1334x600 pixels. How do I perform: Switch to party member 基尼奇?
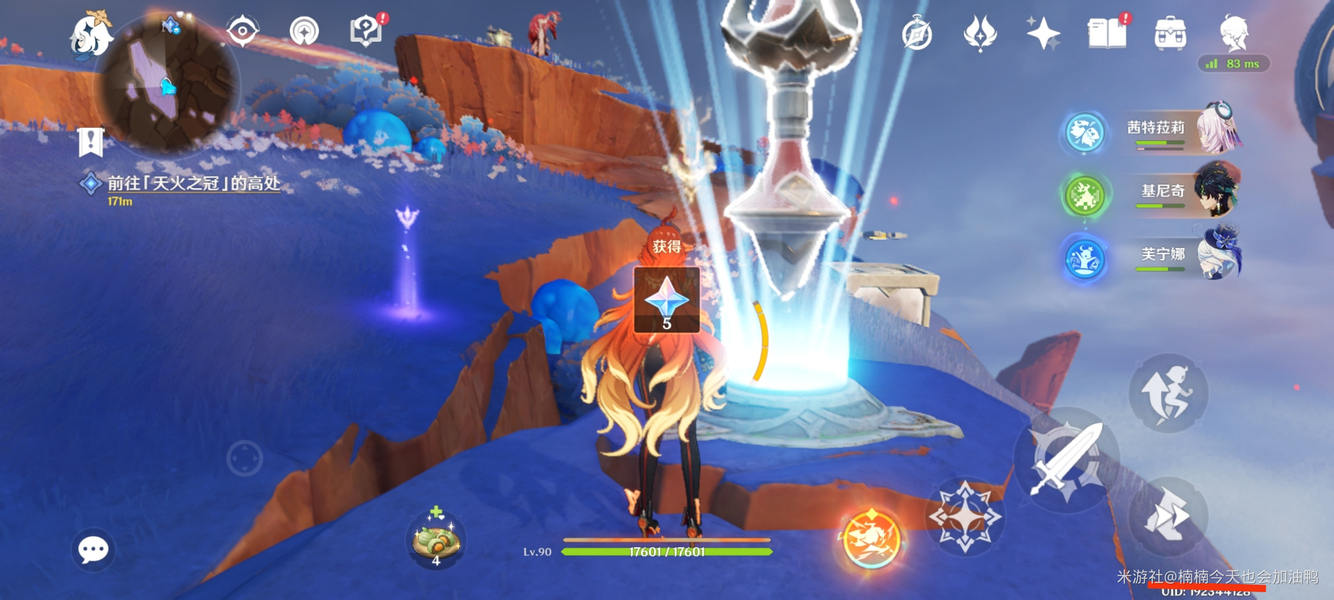tap(1162, 193)
